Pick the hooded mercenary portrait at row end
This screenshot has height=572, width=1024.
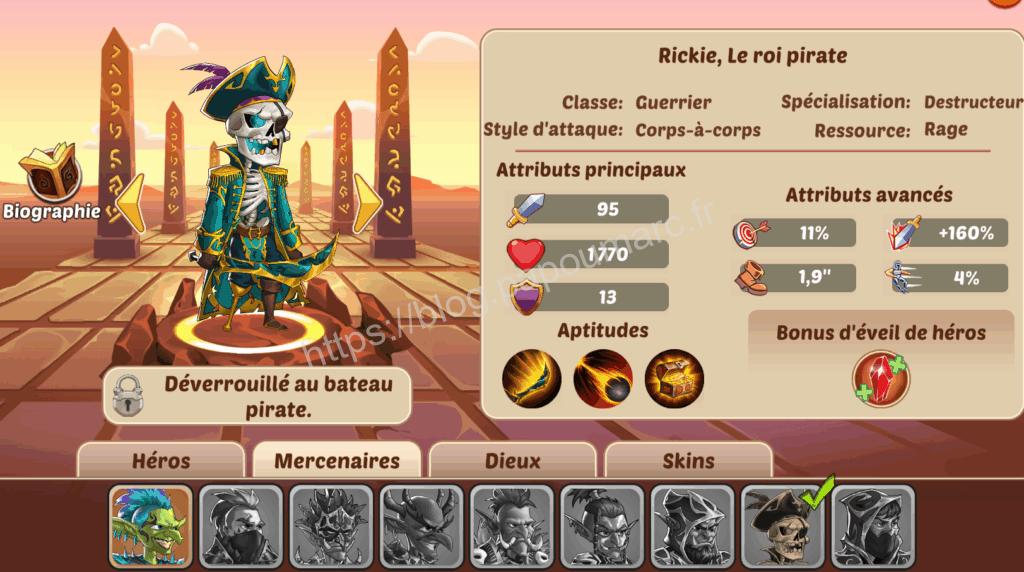coord(873,527)
